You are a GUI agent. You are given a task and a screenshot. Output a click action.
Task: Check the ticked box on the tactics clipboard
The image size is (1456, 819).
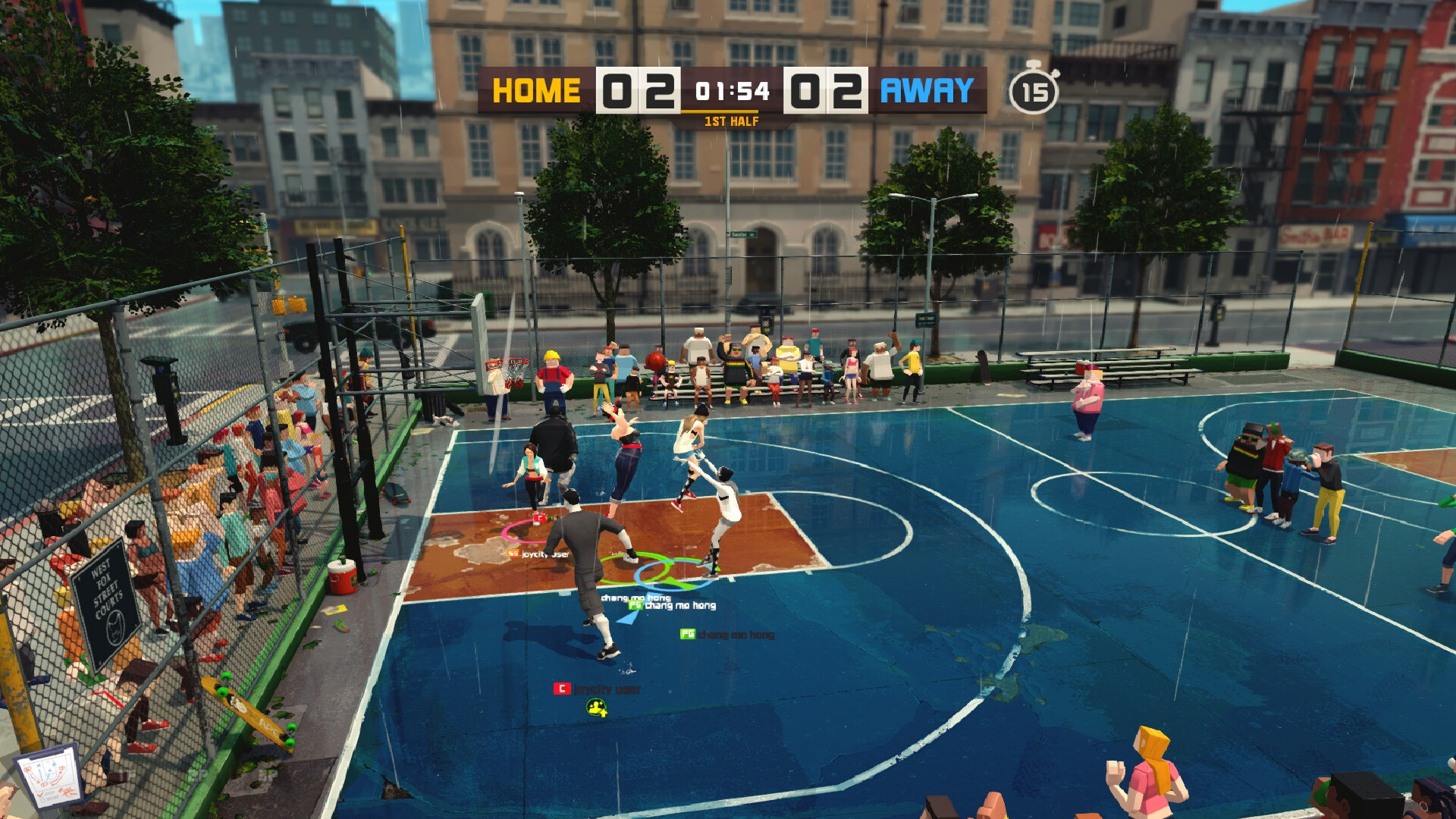pos(39,795)
